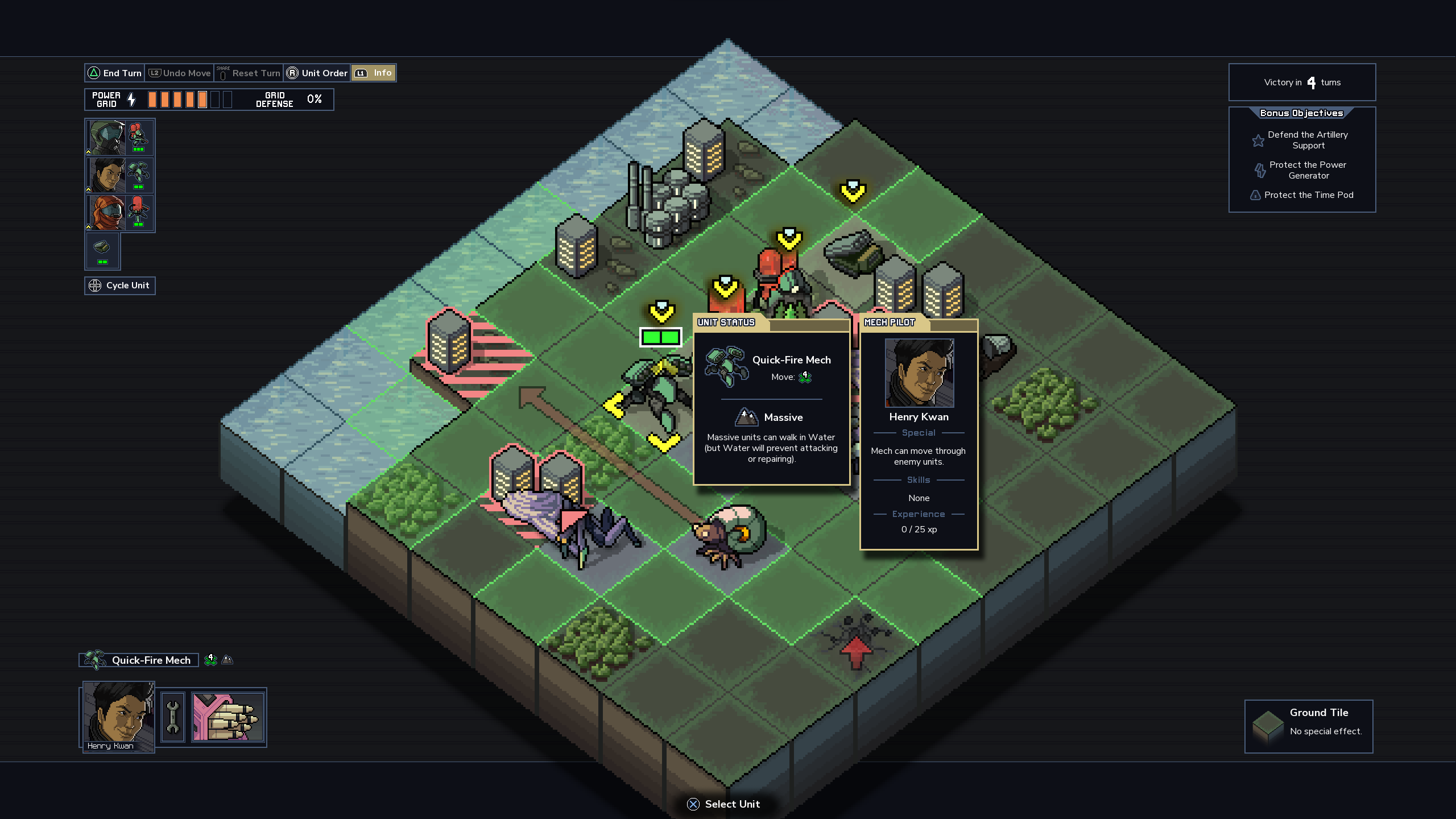Click the Cycle Unit button
The height and width of the screenshot is (819, 1456).
(x=120, y=286)
